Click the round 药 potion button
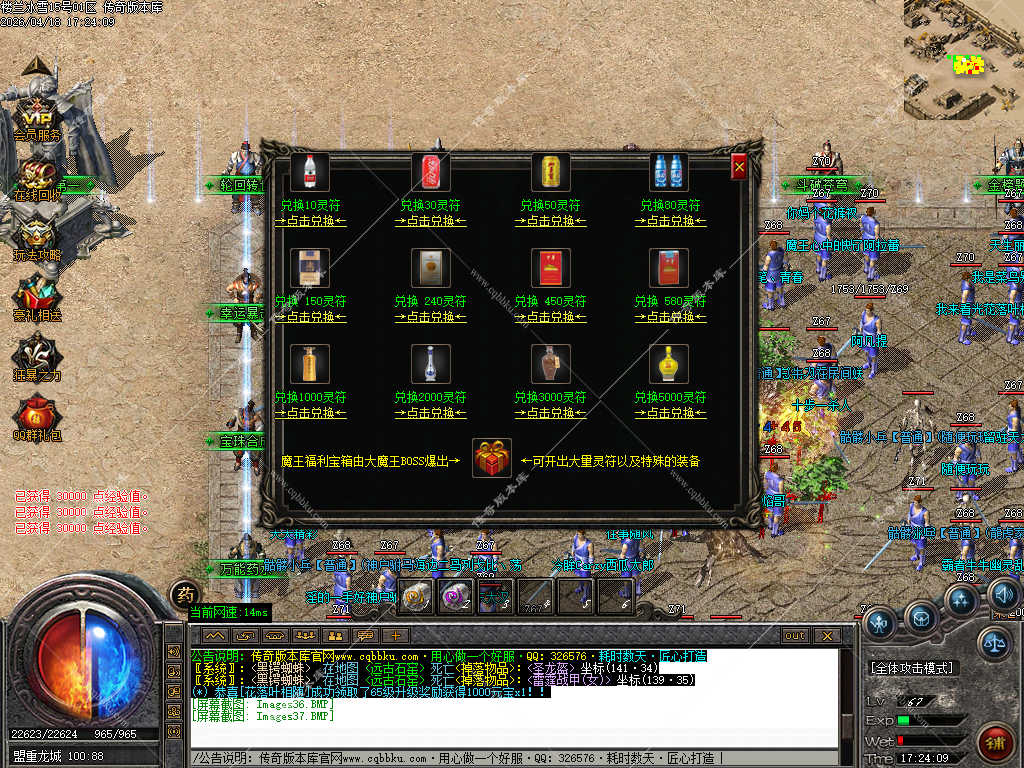 [x=184, y=594]
